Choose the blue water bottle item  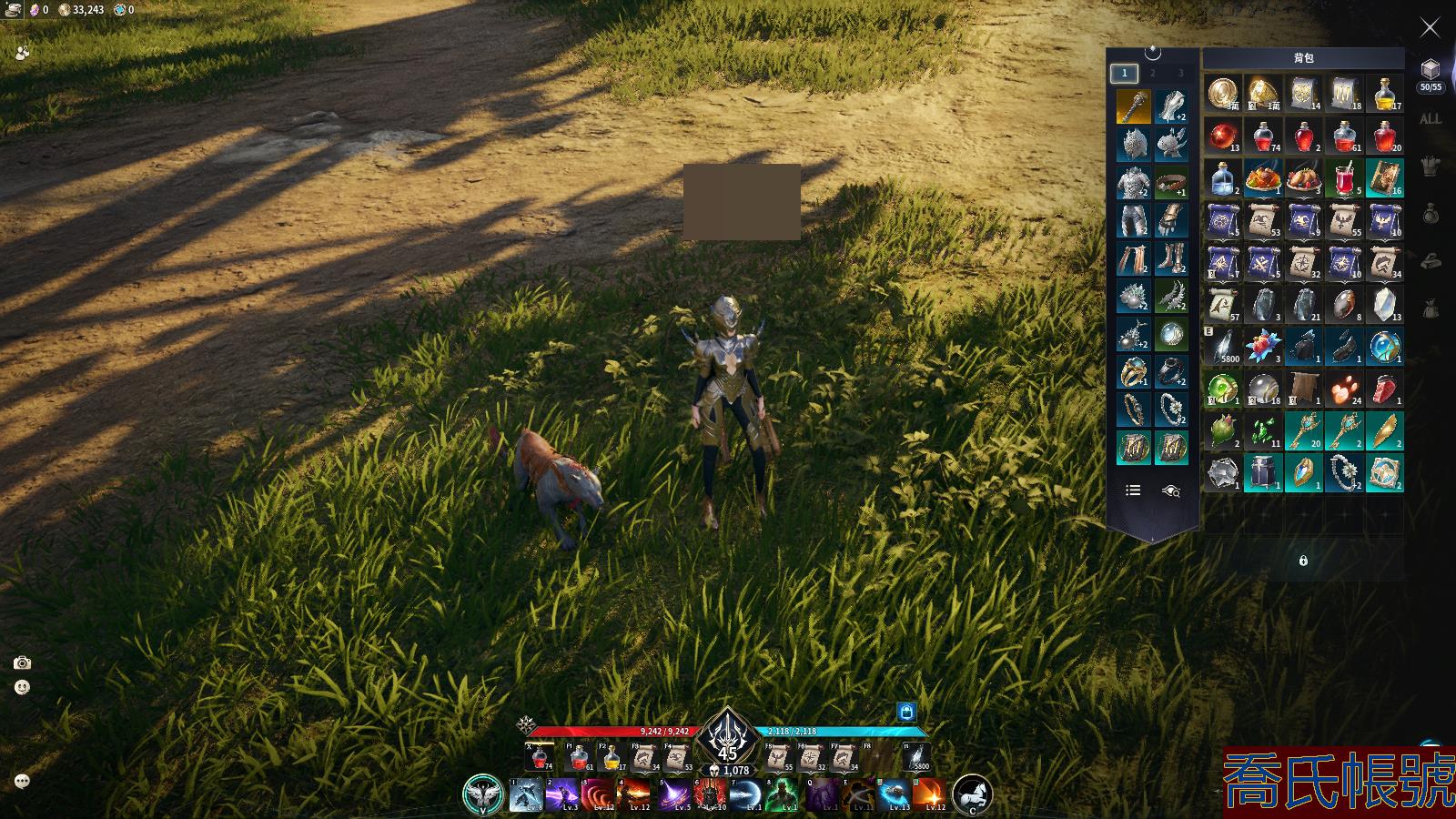[1222, 178]
